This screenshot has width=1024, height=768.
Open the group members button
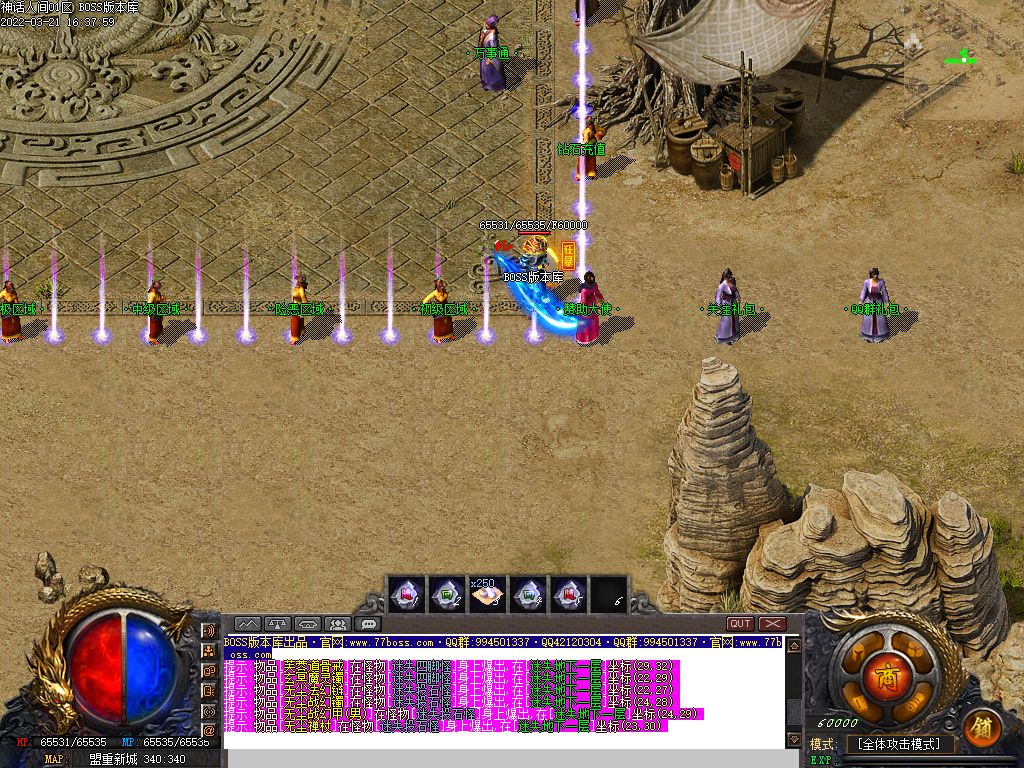(x=337, y=624)
